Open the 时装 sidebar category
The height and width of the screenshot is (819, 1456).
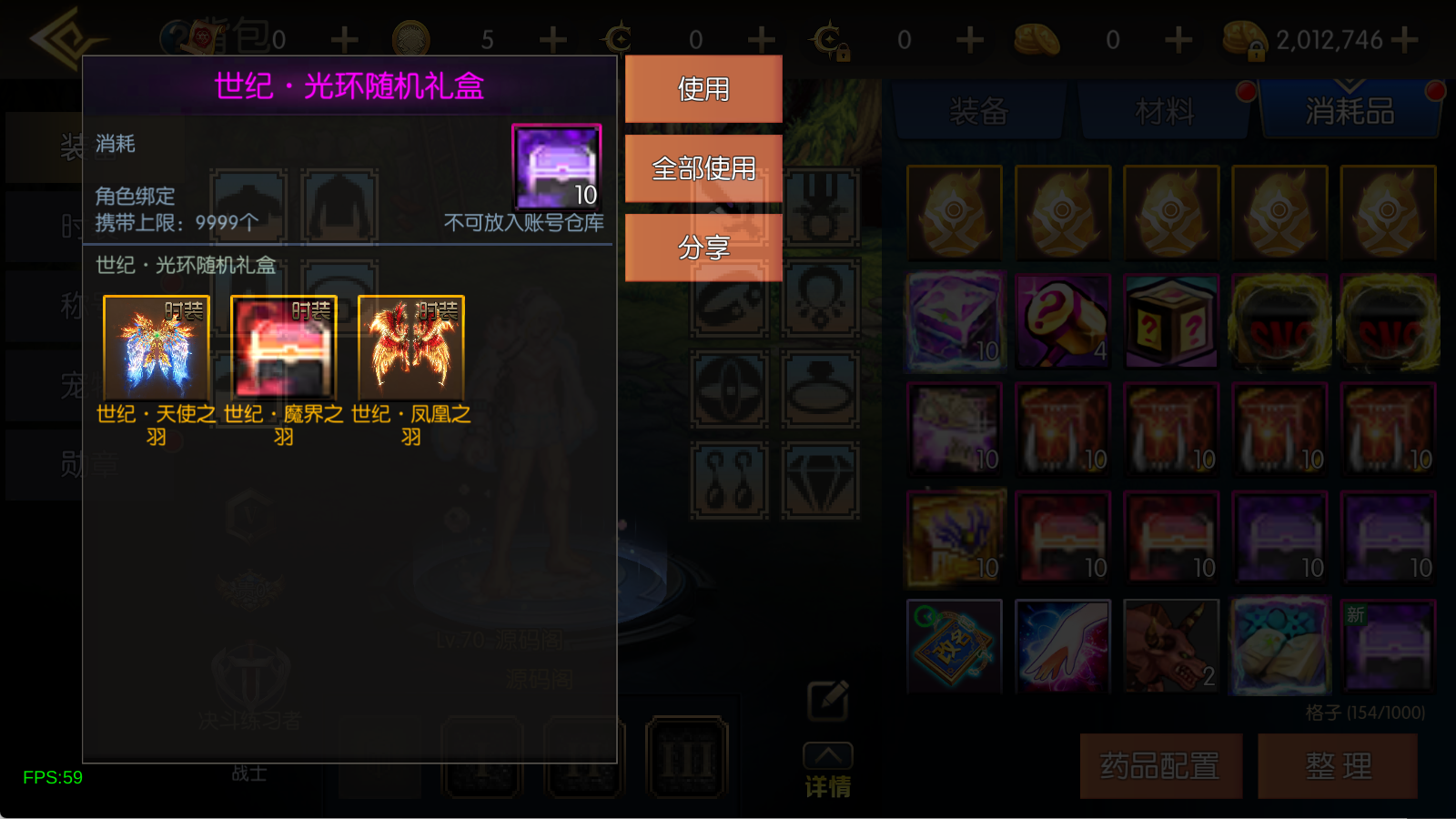point(41,226)
